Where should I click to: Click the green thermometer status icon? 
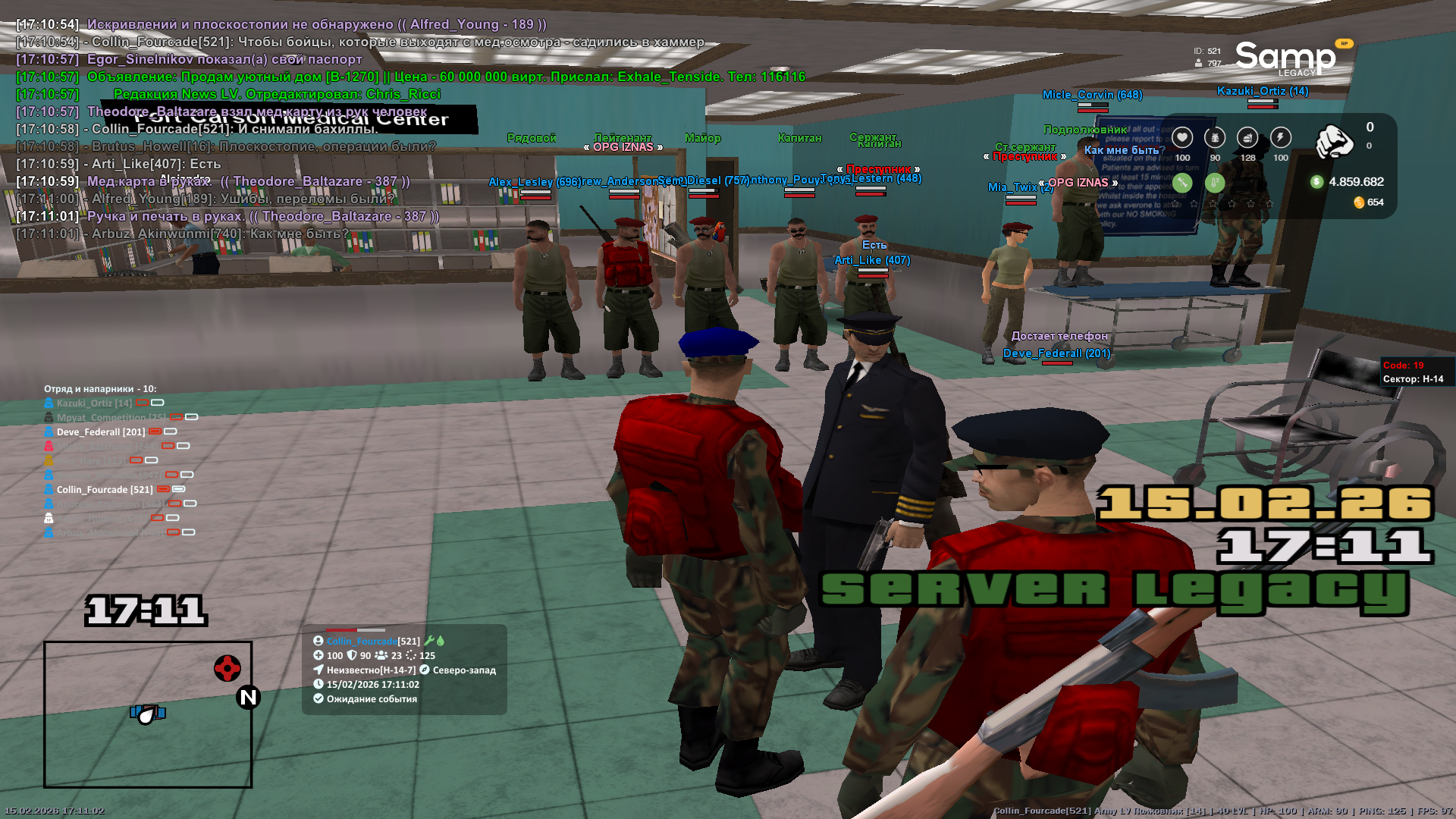click(x=1215, y=182)
